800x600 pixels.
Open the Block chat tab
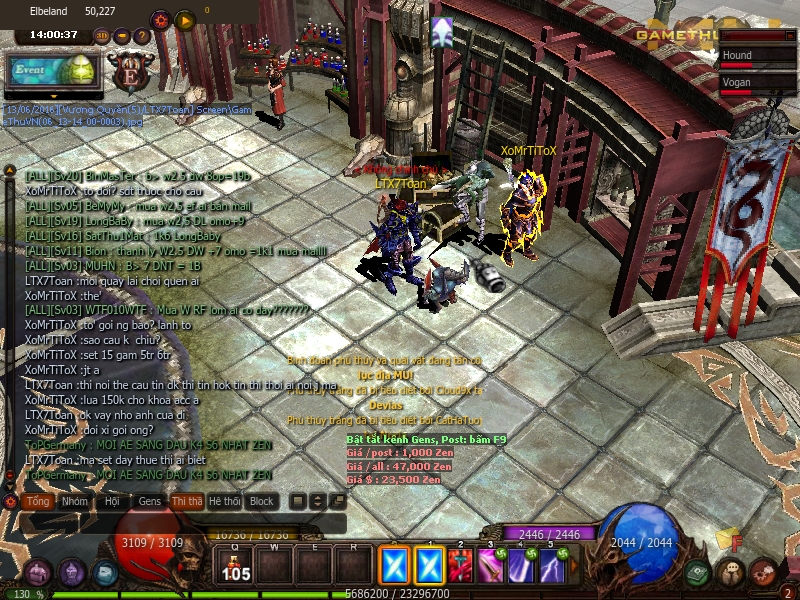tap(262, 501)
